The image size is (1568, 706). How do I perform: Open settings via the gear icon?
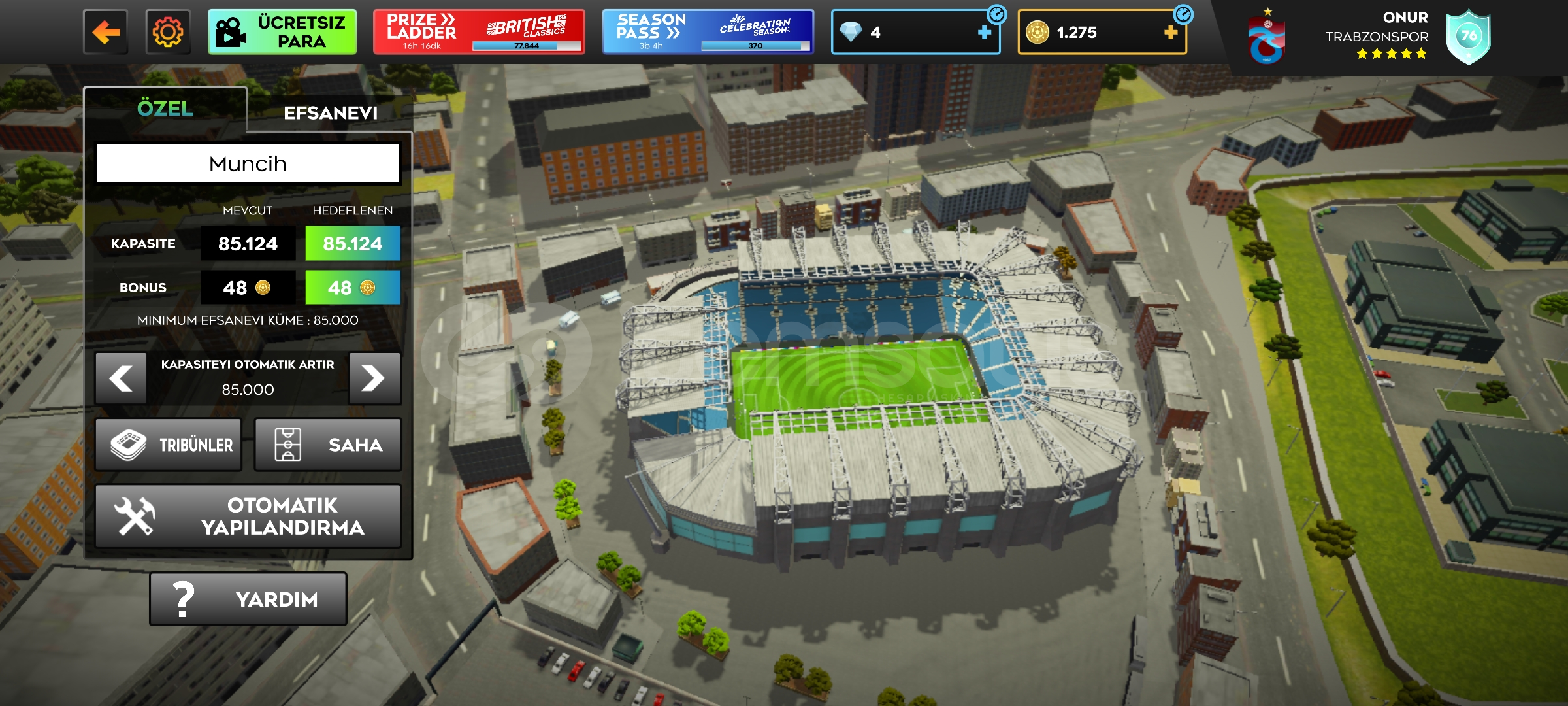[168, 32]
